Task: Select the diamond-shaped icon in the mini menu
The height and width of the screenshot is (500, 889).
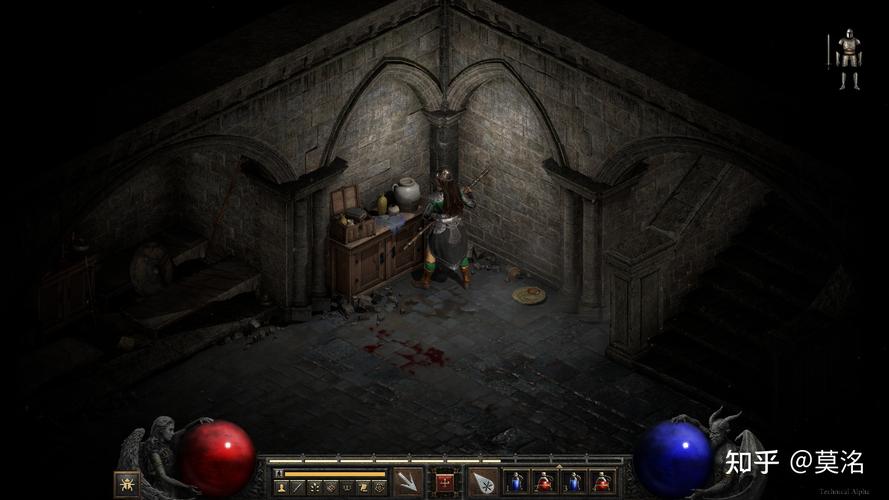Action: coord(330,487)
